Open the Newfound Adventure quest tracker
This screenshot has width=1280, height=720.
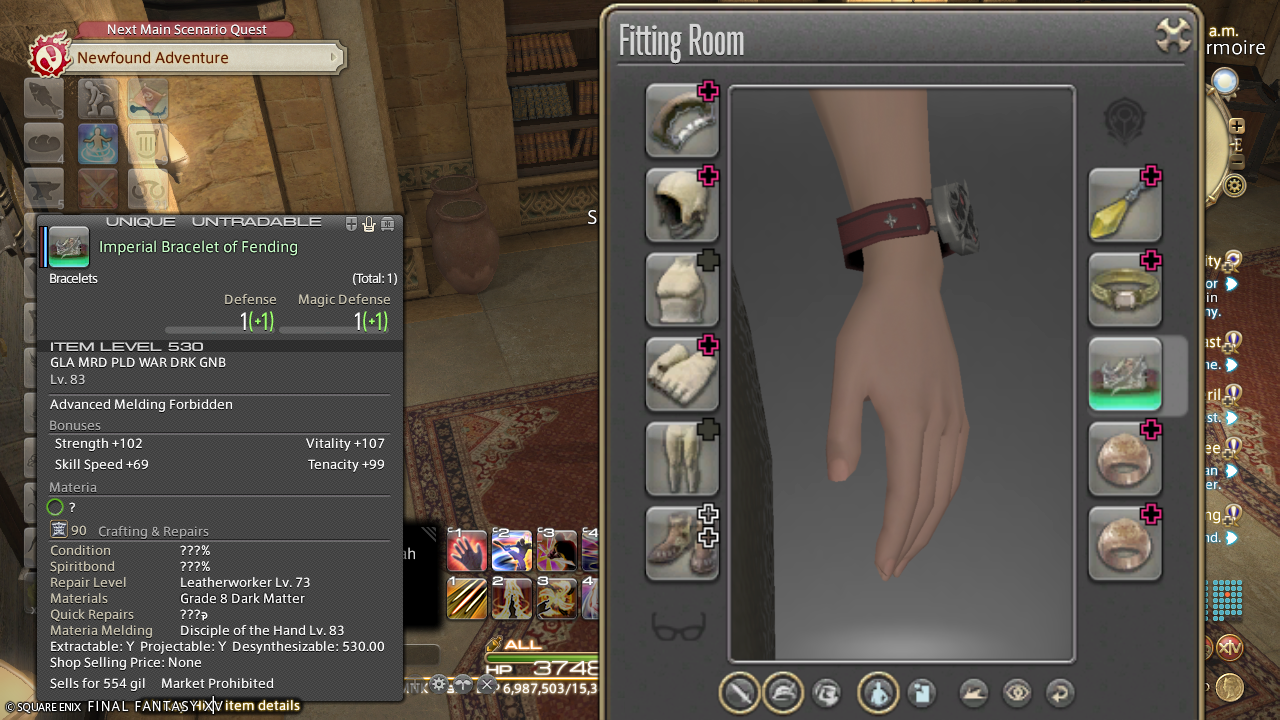click(x=190, y=58)
